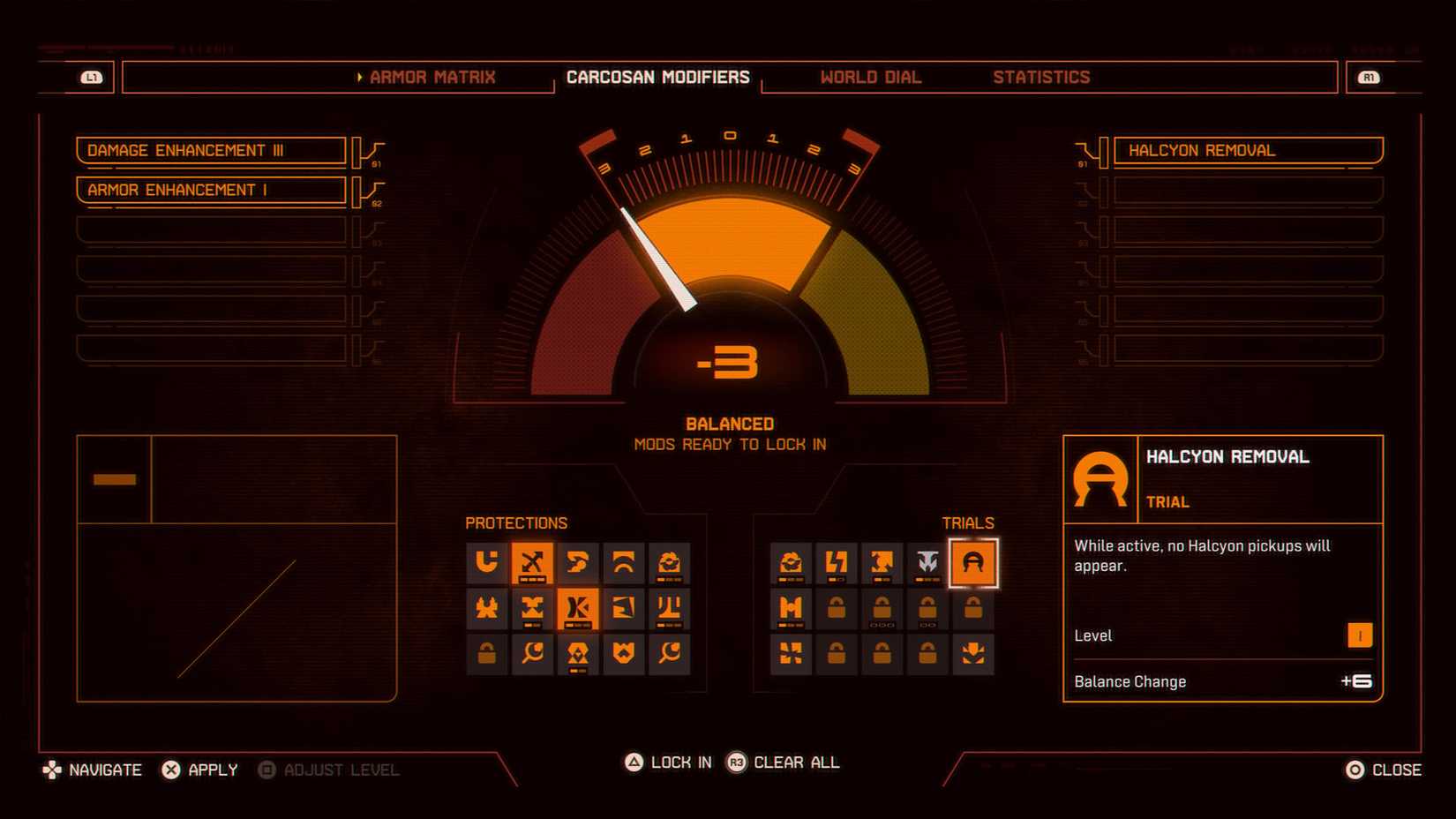The height and width of the screenshot is (819, 1456).
Task: Deactivate the selected Halcyon Removal trial
Action: (974, 563)
